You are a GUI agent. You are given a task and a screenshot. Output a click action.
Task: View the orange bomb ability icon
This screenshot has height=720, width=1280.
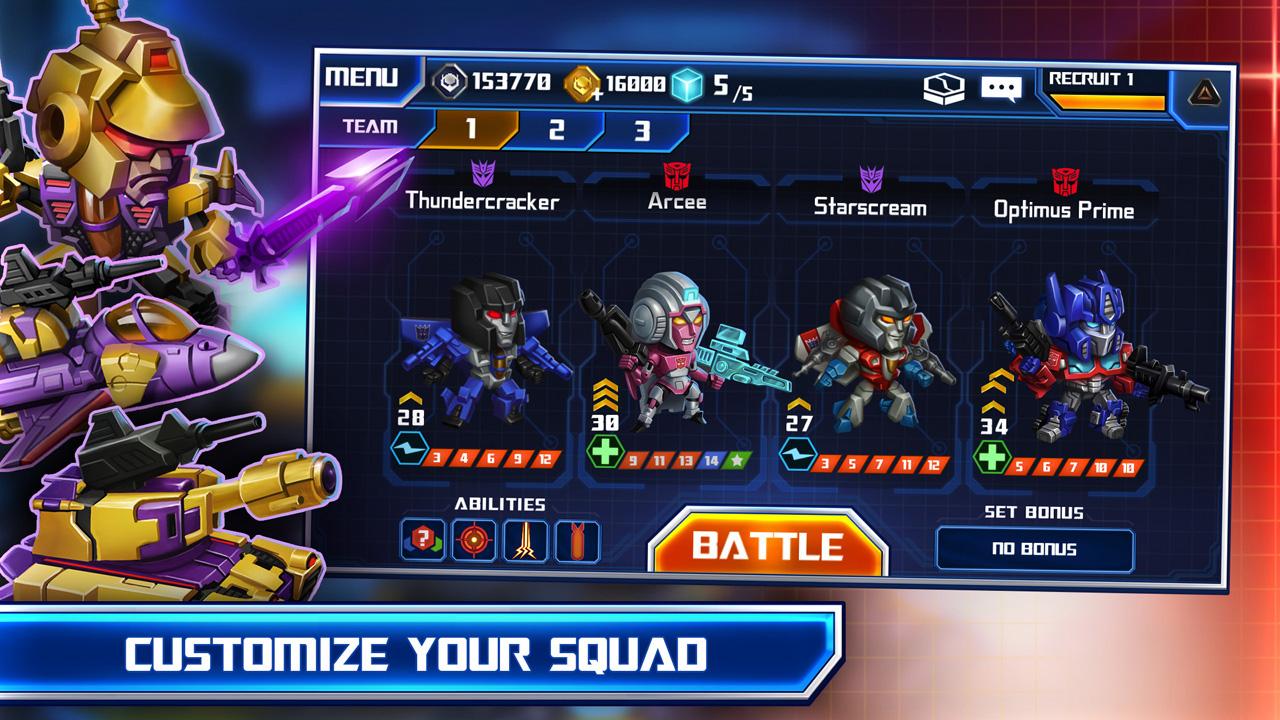(577, 541)
